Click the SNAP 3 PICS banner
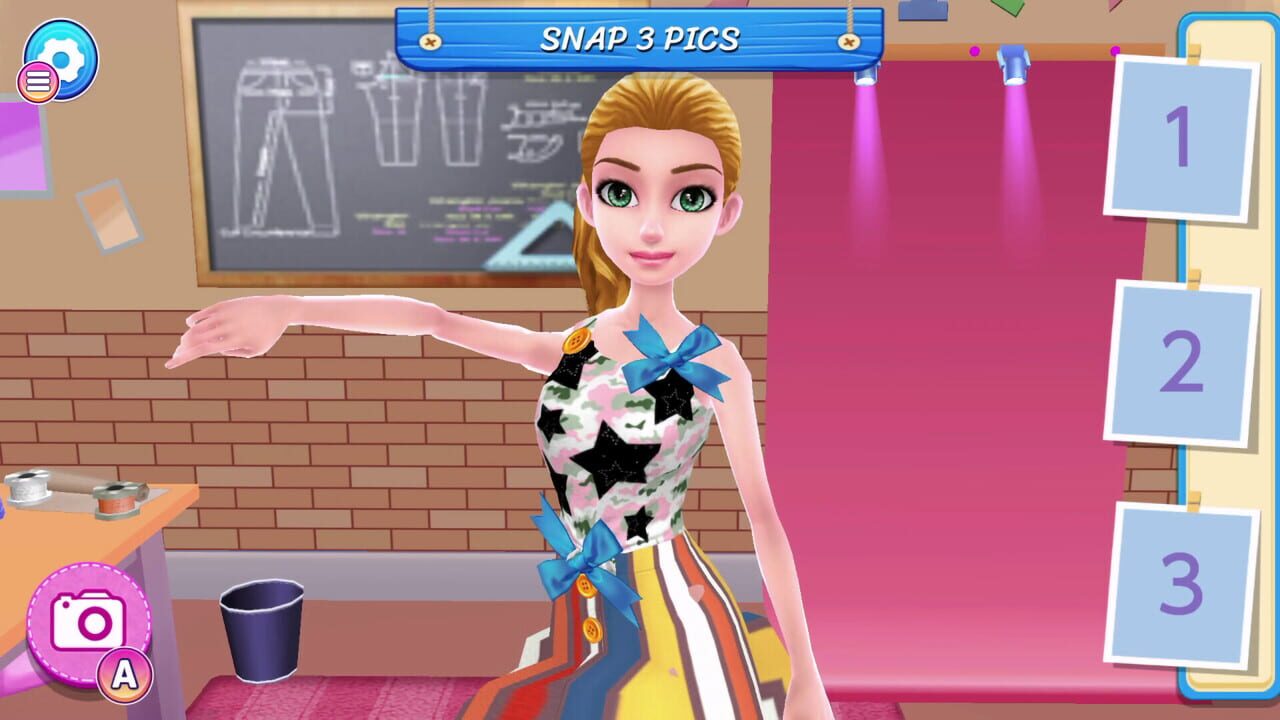This screenshot has width=1280, height=720. [640, 40]
